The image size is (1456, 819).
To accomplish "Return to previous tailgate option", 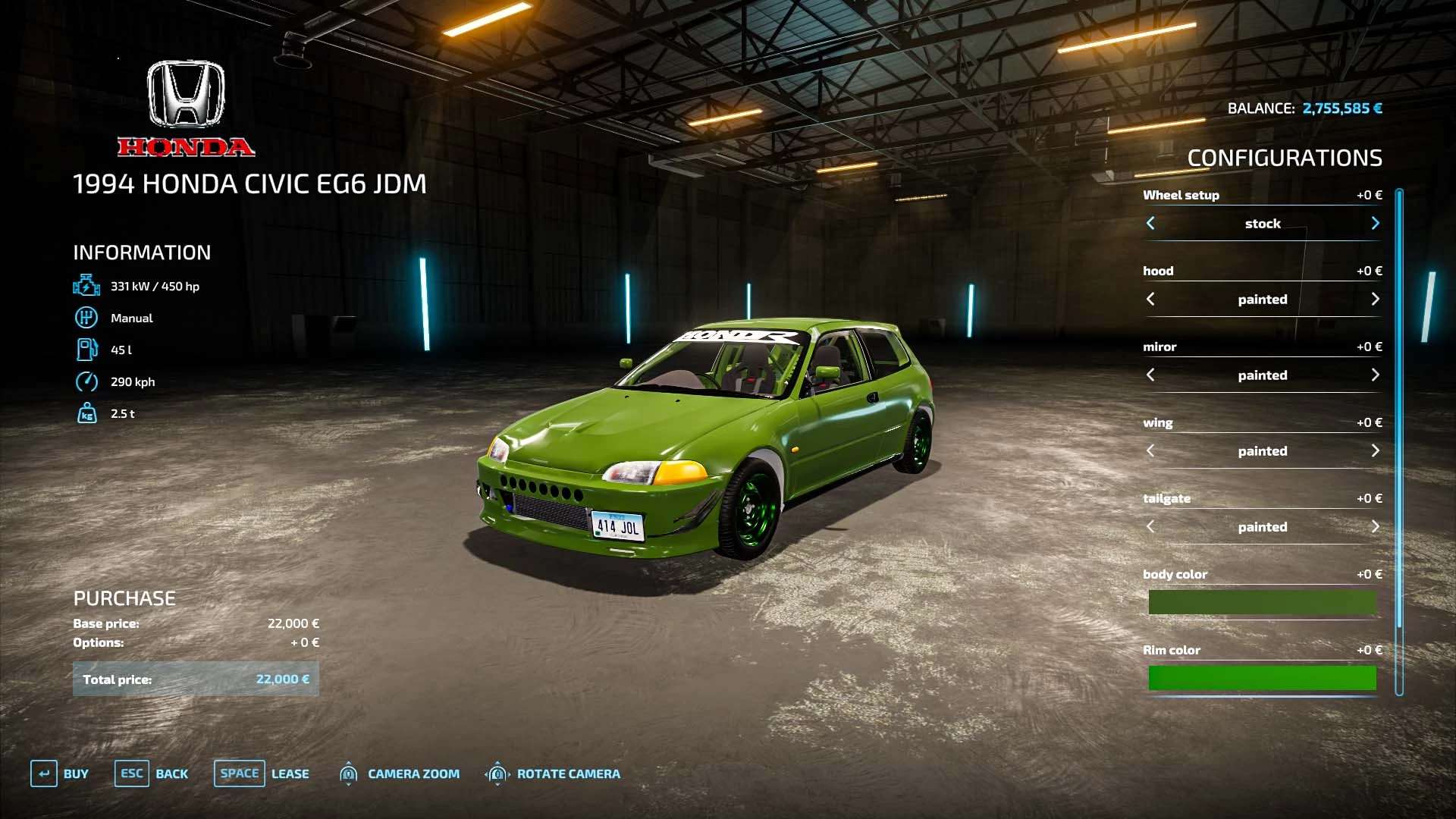I will point(1150,527).
